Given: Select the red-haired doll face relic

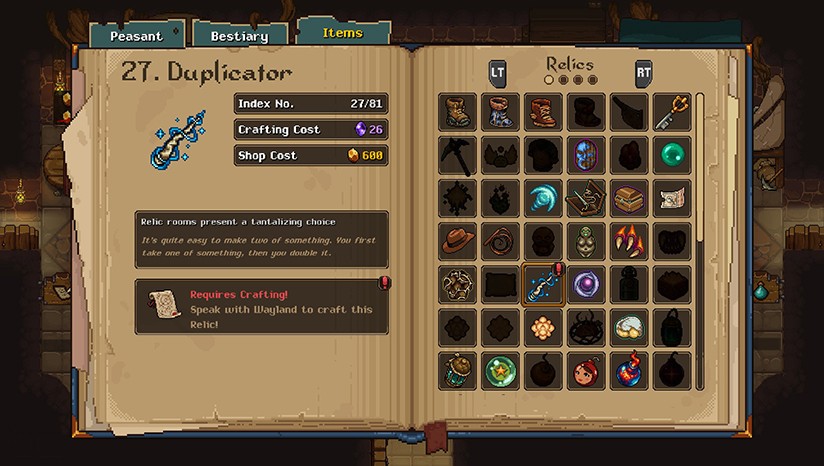Looking at the screenshot, I should [586, 371].
